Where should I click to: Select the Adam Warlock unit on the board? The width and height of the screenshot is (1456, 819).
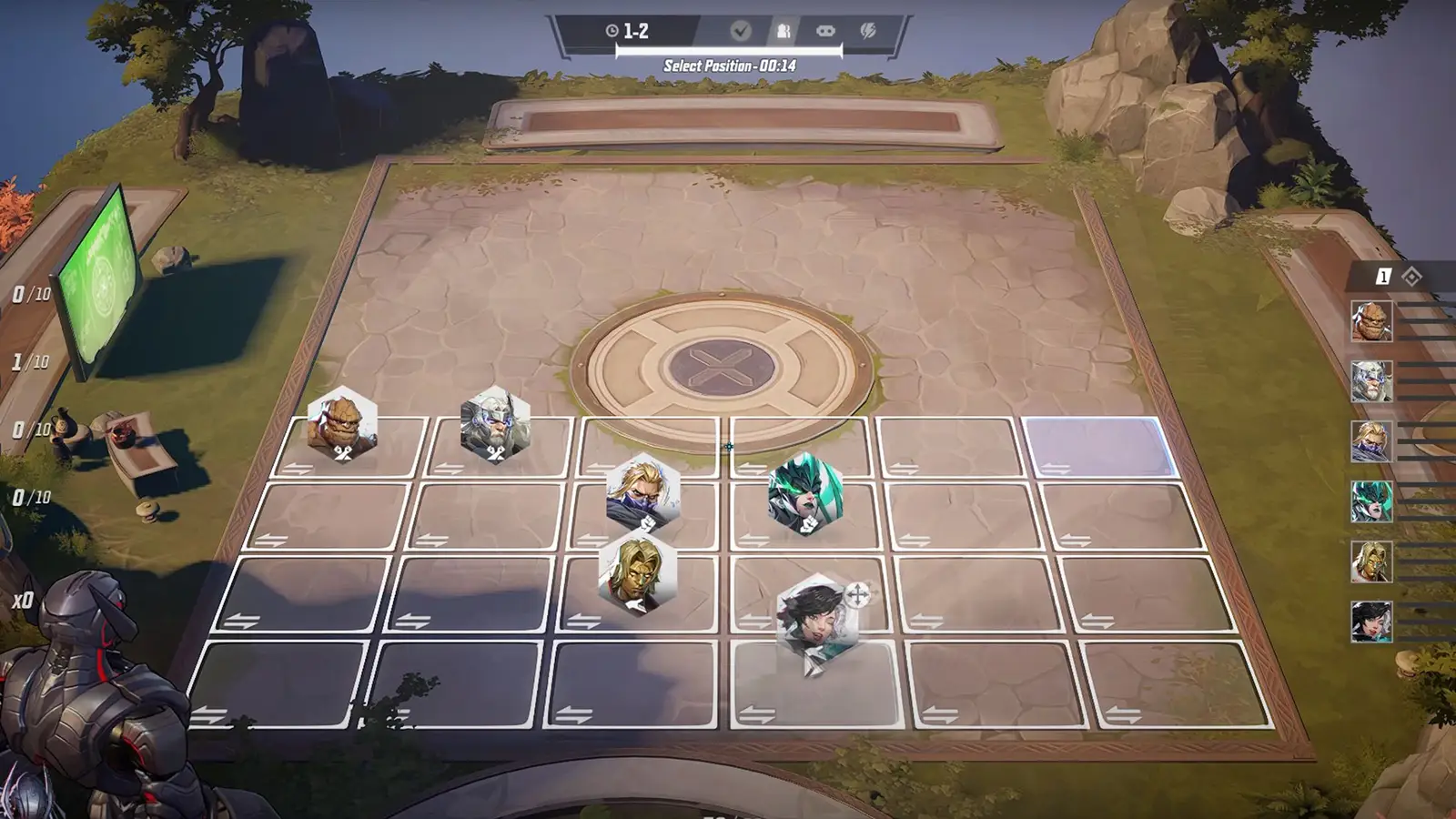click(x=635, y=577)
